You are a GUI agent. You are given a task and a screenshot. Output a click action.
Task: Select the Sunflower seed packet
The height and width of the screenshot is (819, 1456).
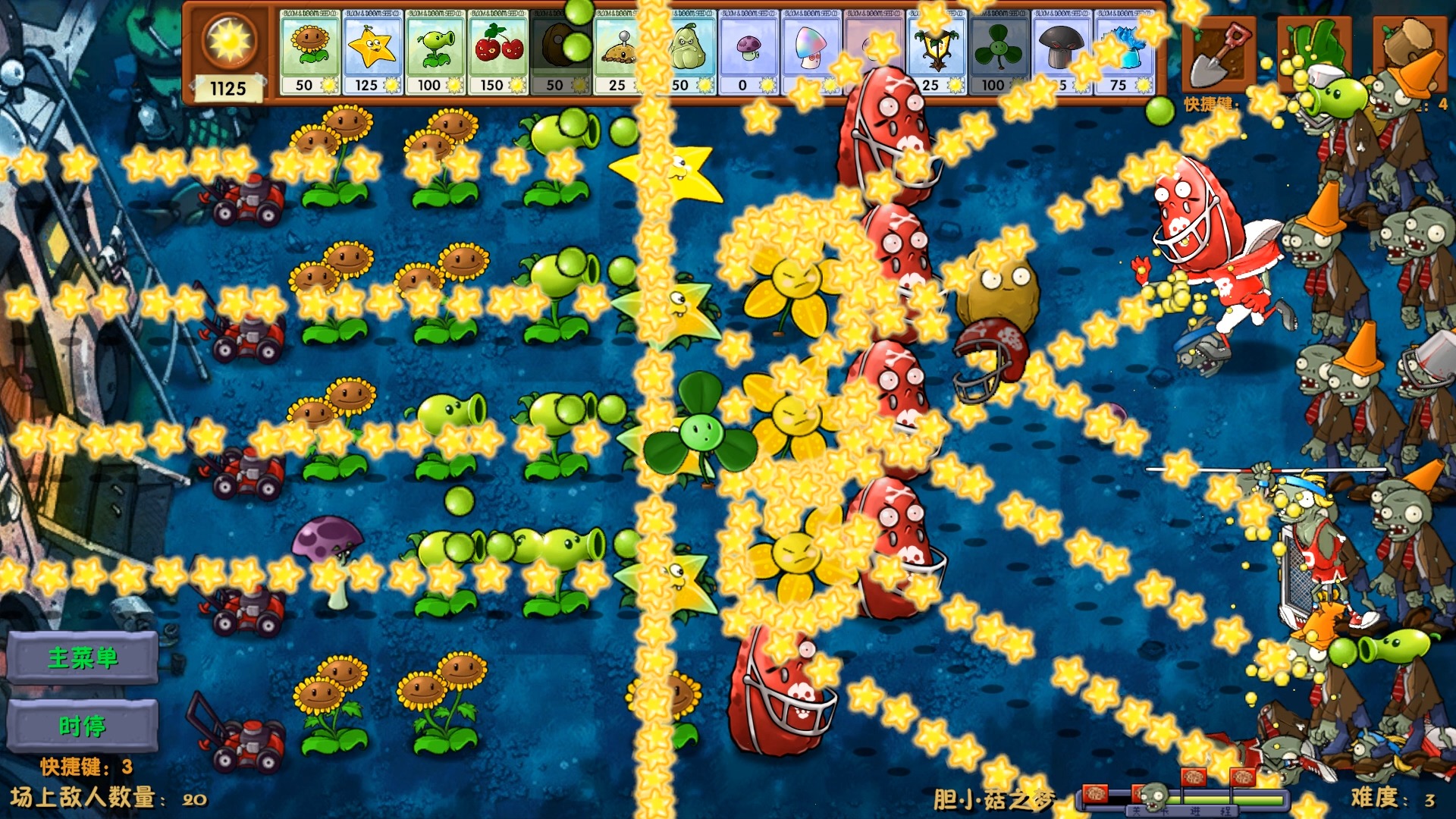click(x=309, y=52)
